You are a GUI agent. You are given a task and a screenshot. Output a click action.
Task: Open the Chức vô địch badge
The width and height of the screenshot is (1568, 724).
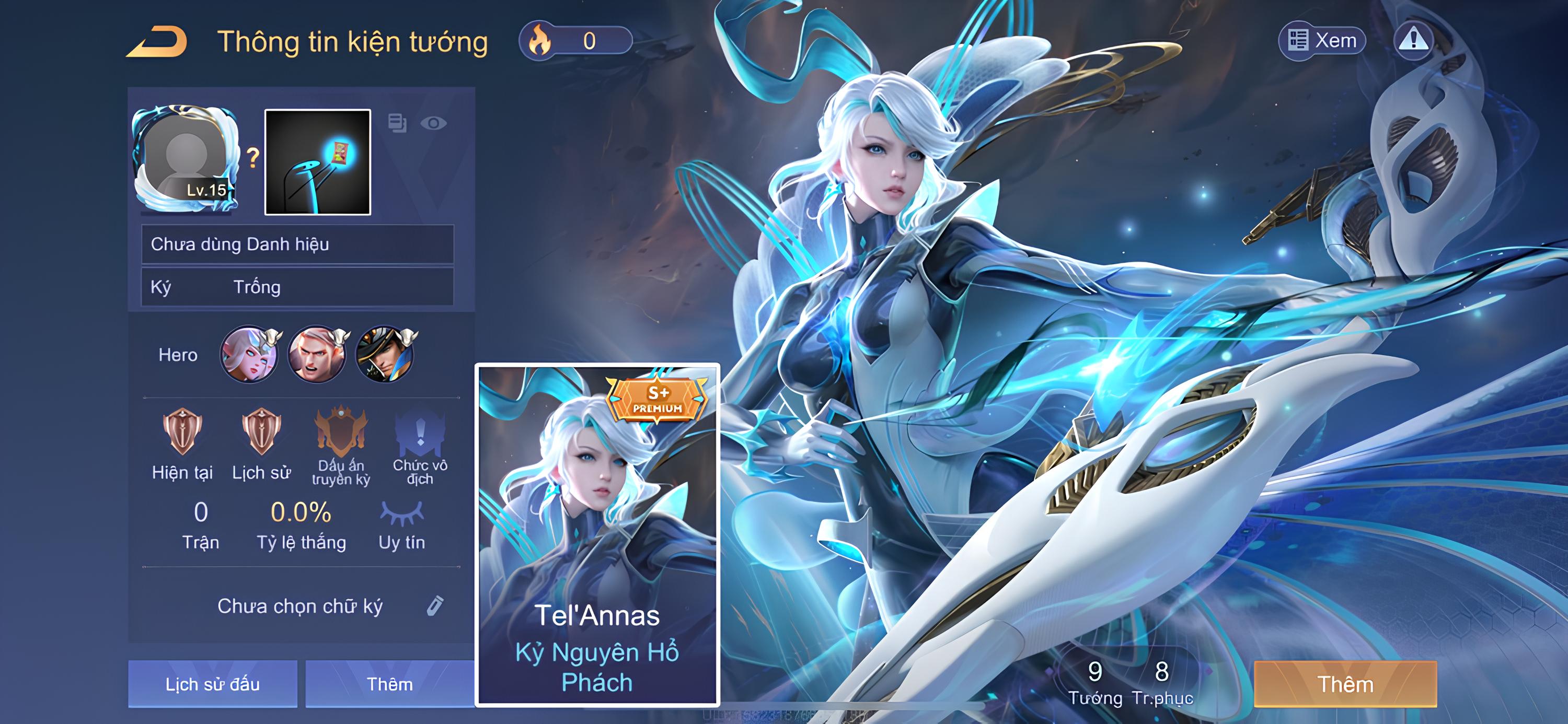(x=420, y=432)
